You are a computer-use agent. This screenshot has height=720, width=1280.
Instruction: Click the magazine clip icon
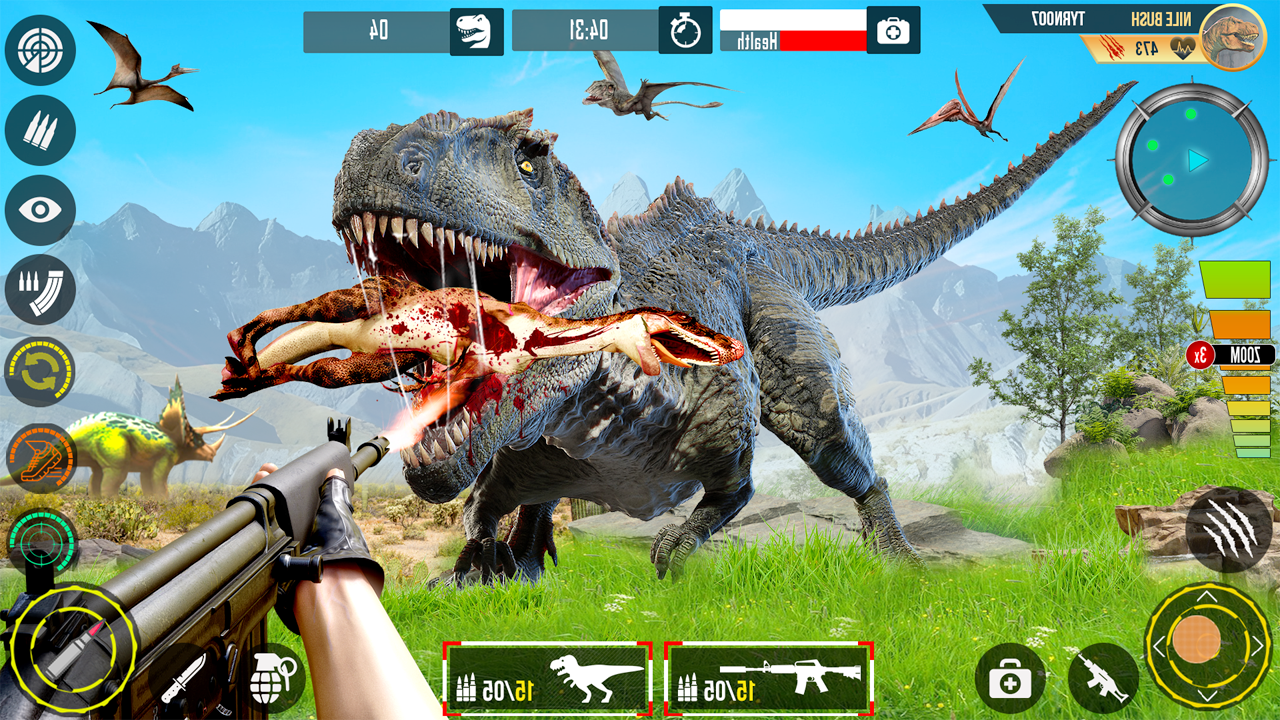click(x=40, y=291)
